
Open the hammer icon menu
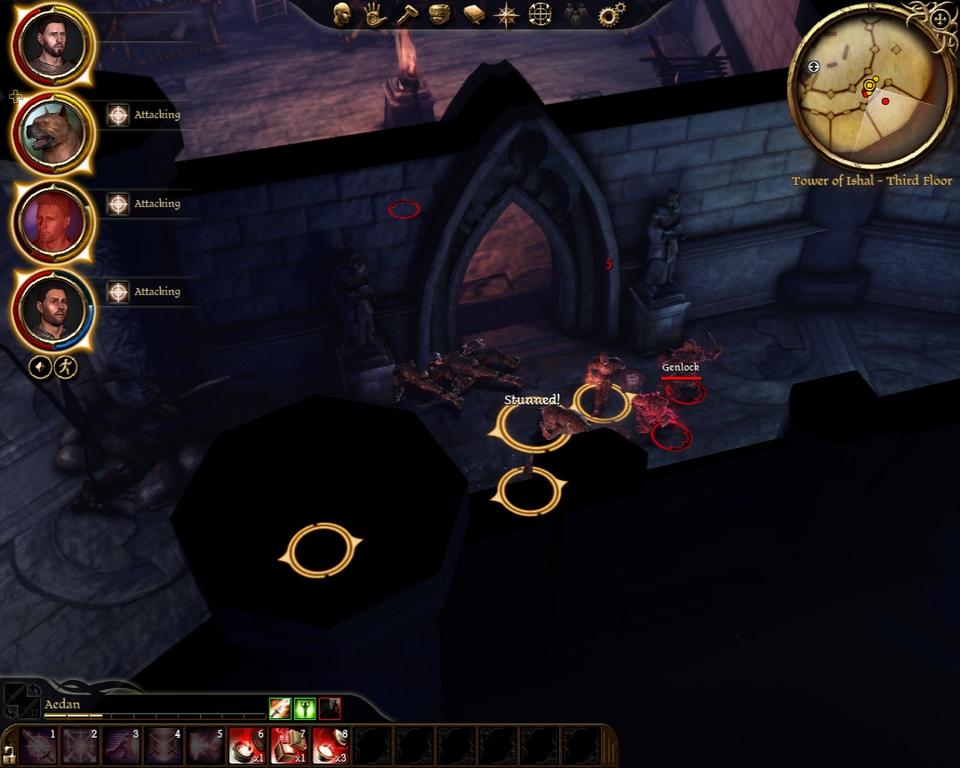click(x=406, y=15)
